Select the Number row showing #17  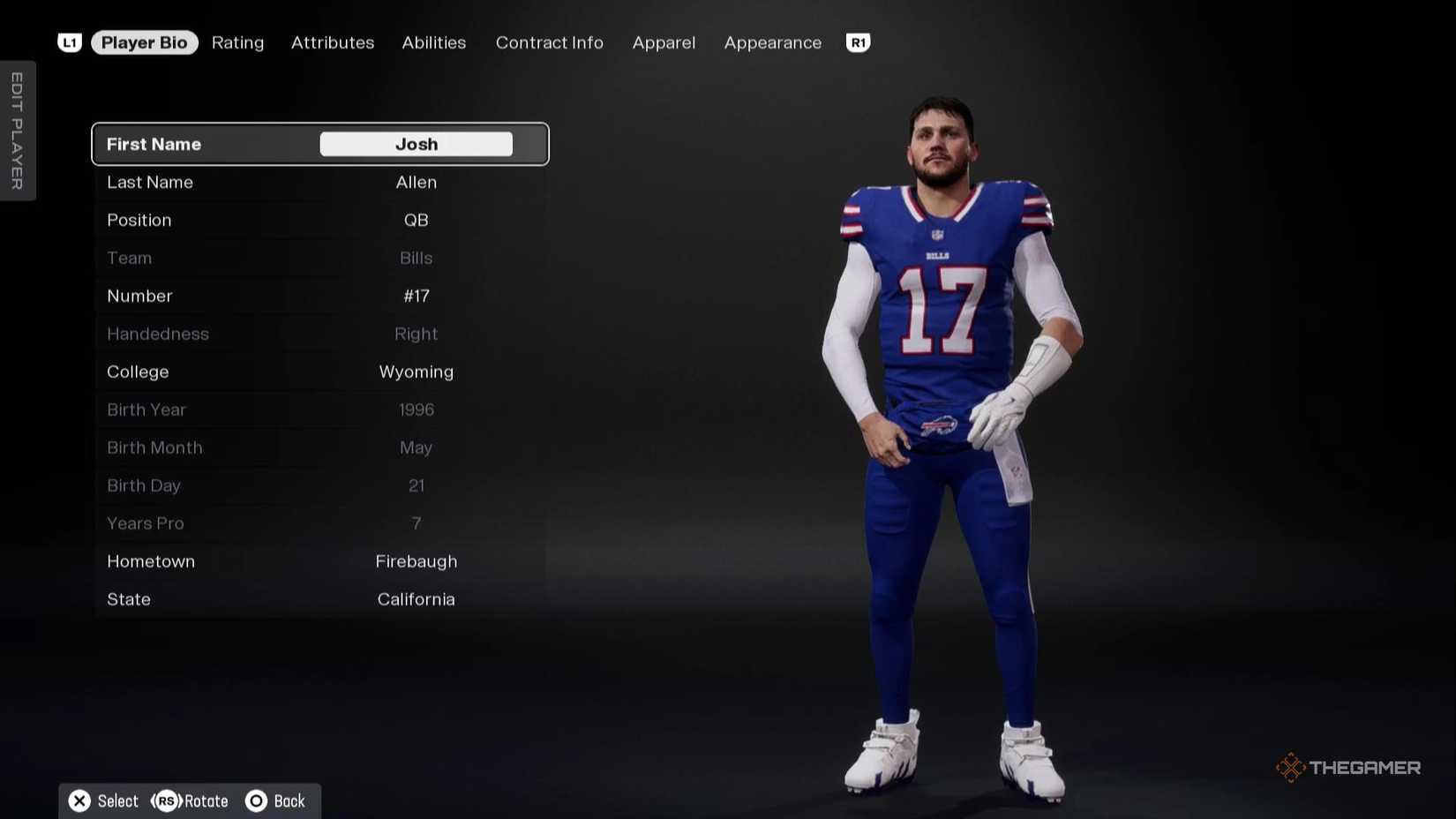coord(319,296)
